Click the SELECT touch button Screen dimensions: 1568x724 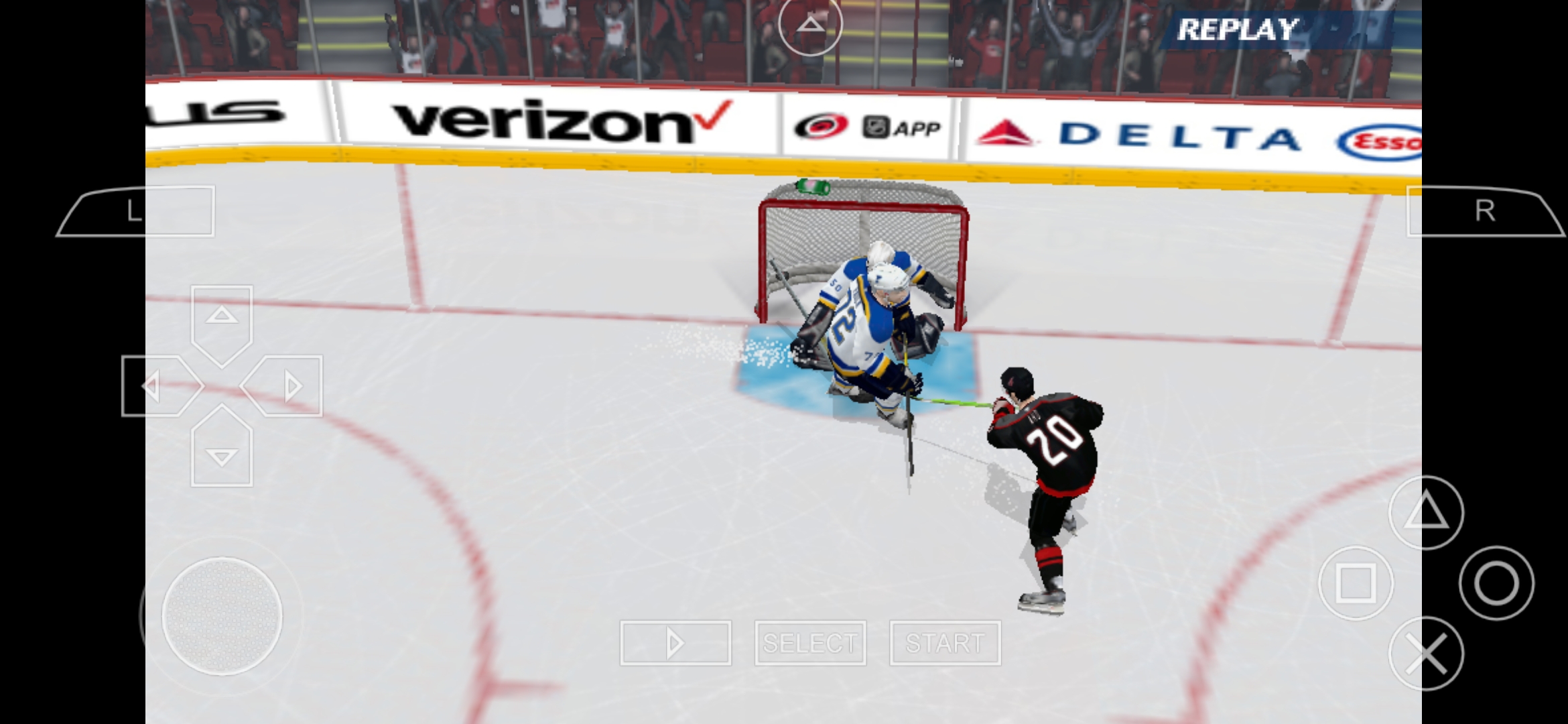[x=810, y=643]
